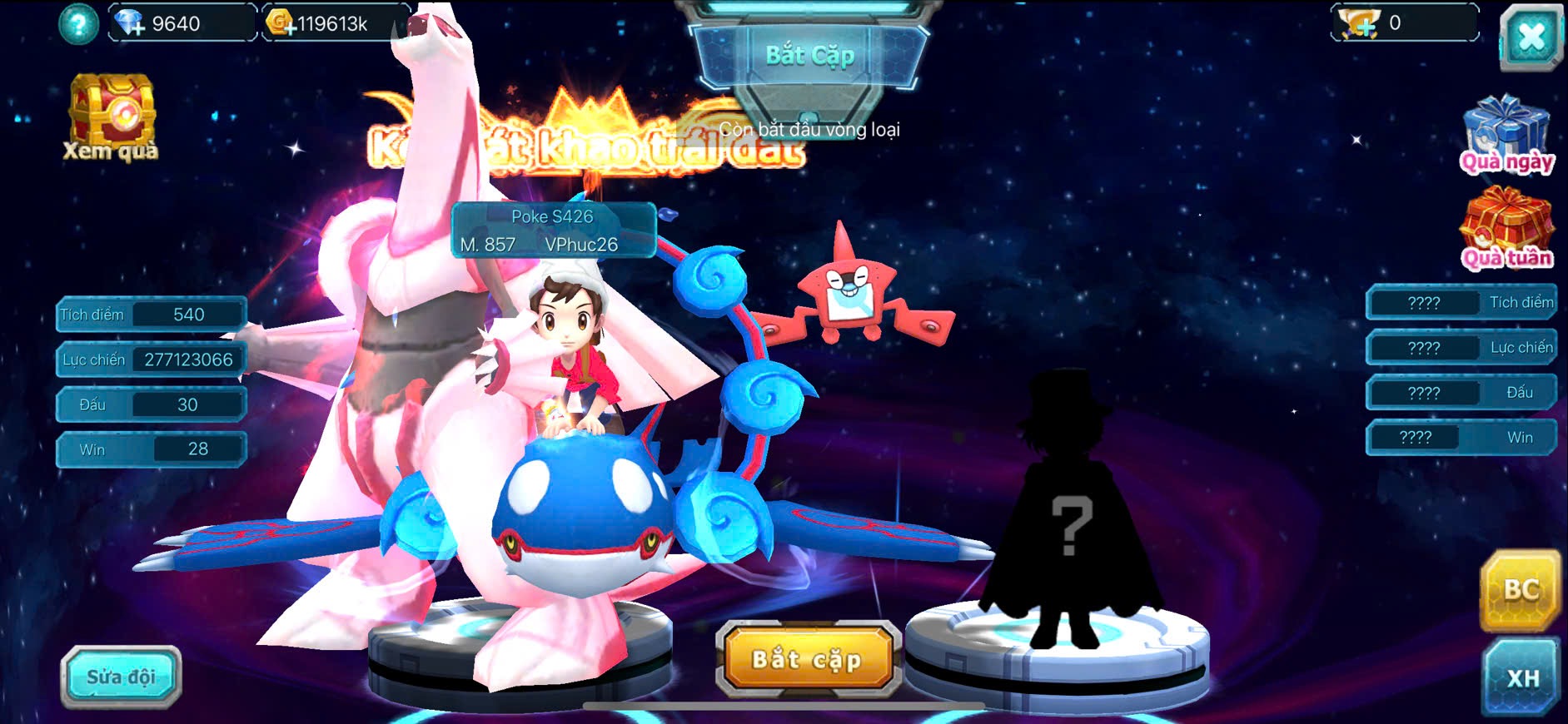This screenshot has width=1568, height=724.
Task: Open the Sửa đội team editor
Action: click(x=121, y=677)
